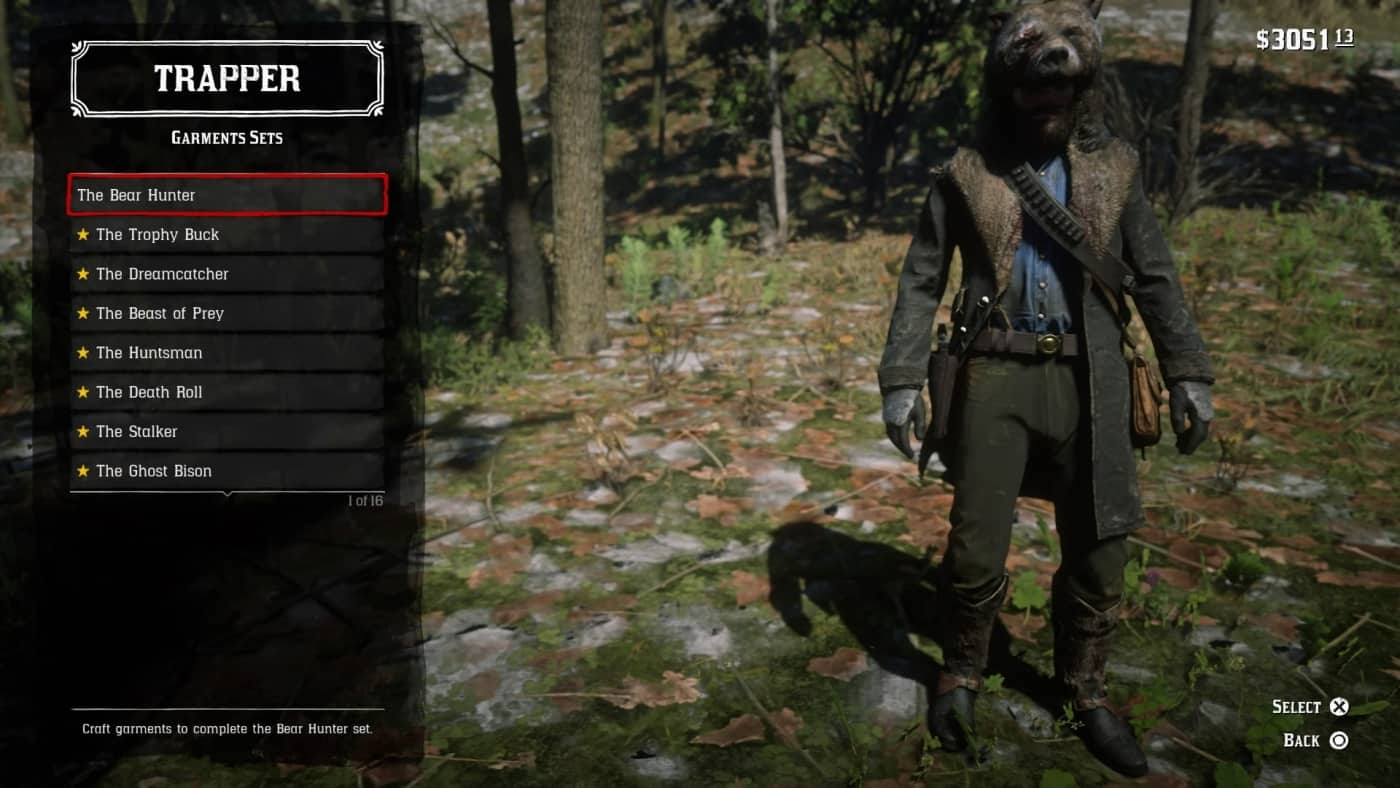
Task: Click the circle button prompt next to Back
Action: tap(1340, 740)
